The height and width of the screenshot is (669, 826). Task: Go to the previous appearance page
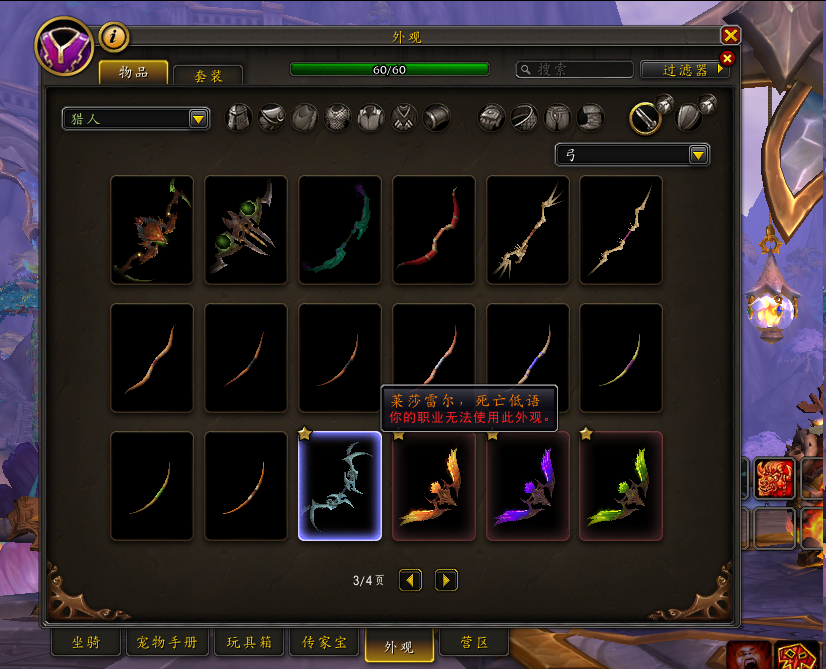[410, 580]
